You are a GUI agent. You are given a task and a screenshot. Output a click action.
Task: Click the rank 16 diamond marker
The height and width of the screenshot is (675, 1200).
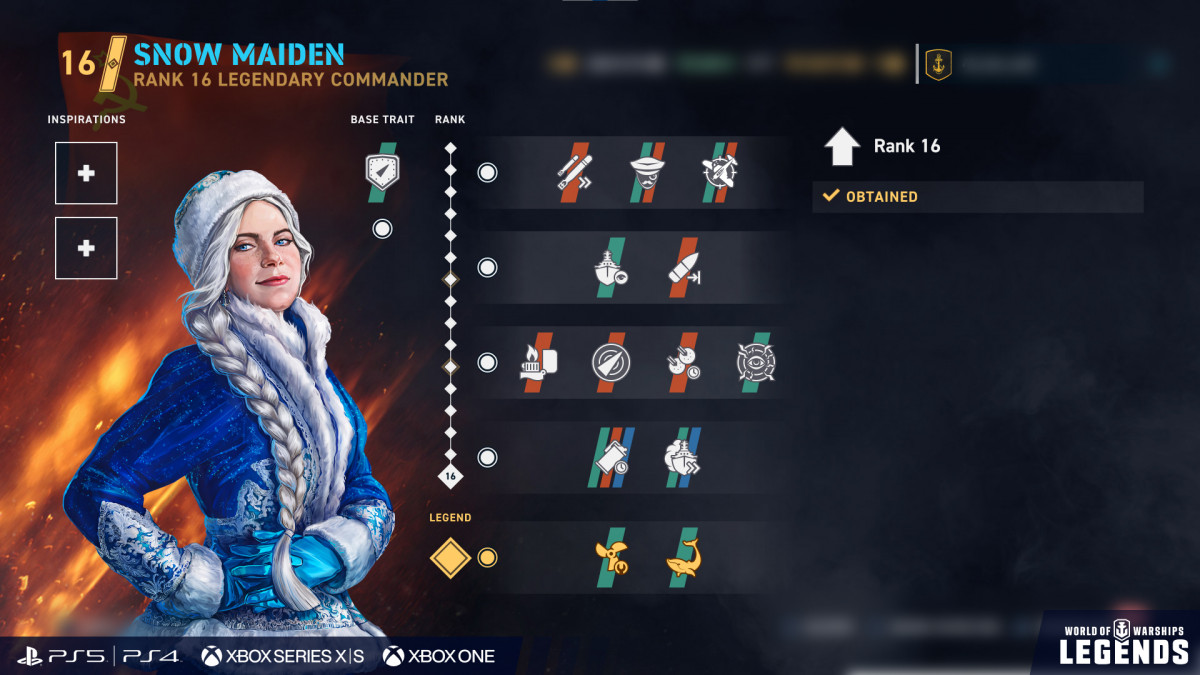coord(450,476)
